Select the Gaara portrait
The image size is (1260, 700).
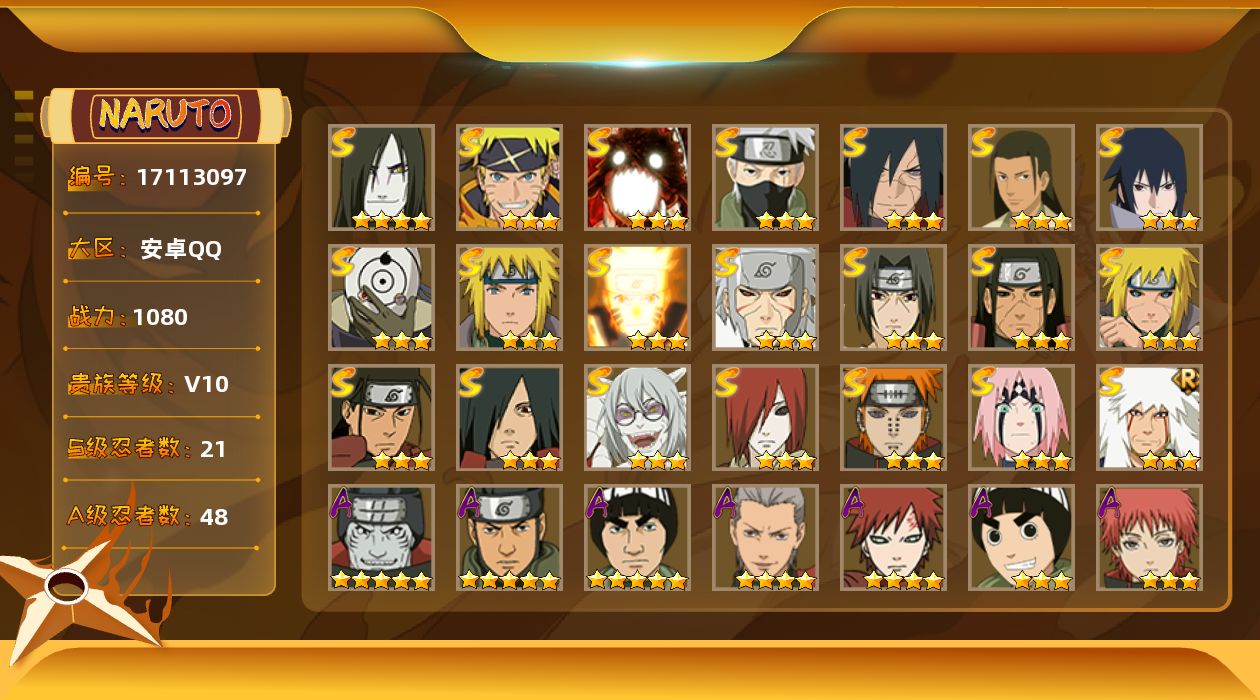point(893,537)
